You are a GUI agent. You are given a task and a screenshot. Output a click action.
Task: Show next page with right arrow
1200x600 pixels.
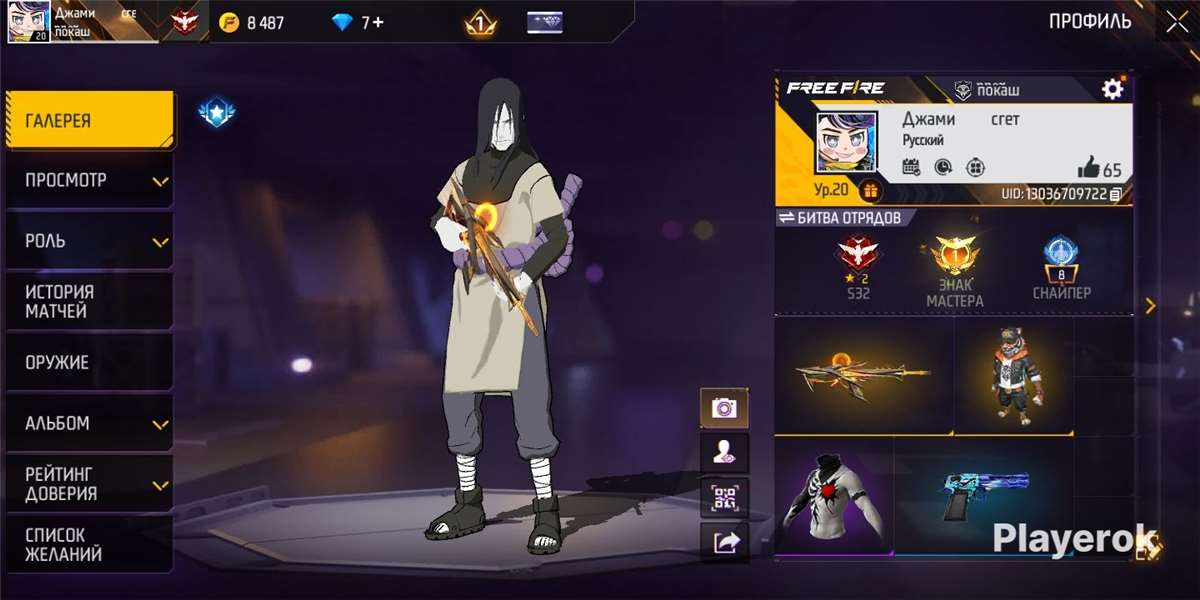coord(1150,306)
